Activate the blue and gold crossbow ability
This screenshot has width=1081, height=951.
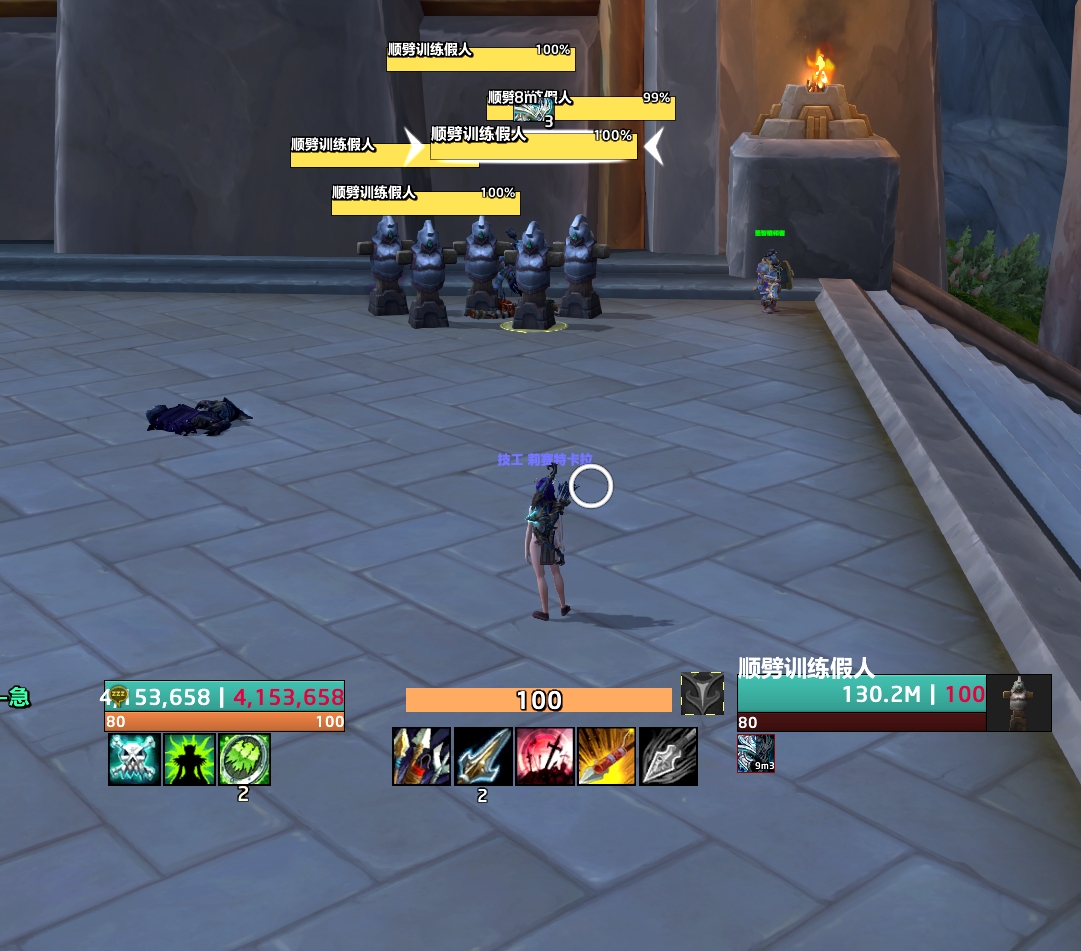click(x=421, y=756)
